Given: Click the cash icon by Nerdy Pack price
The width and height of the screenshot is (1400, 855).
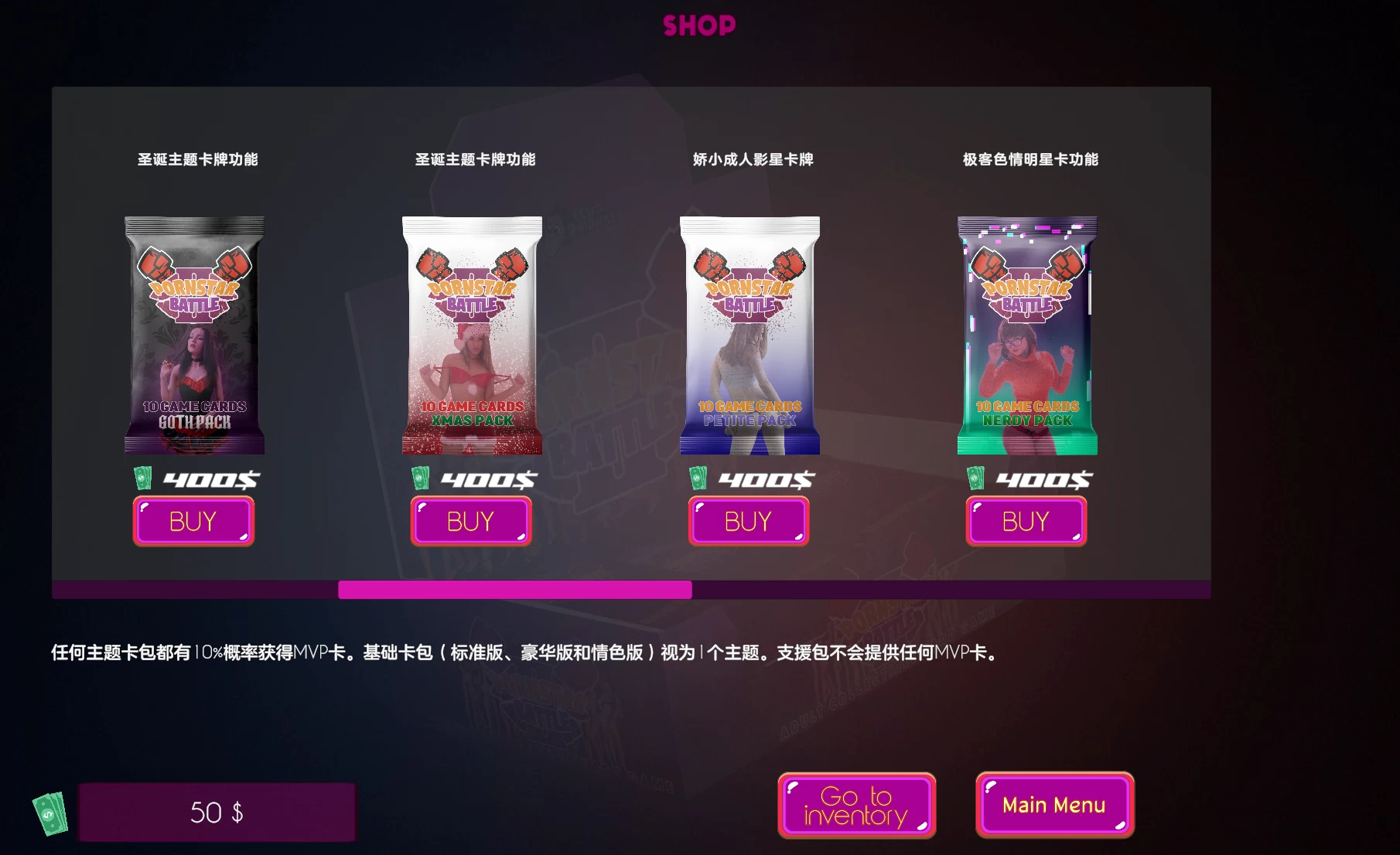Looking at the screenshot, I should (x=975, y=479).
